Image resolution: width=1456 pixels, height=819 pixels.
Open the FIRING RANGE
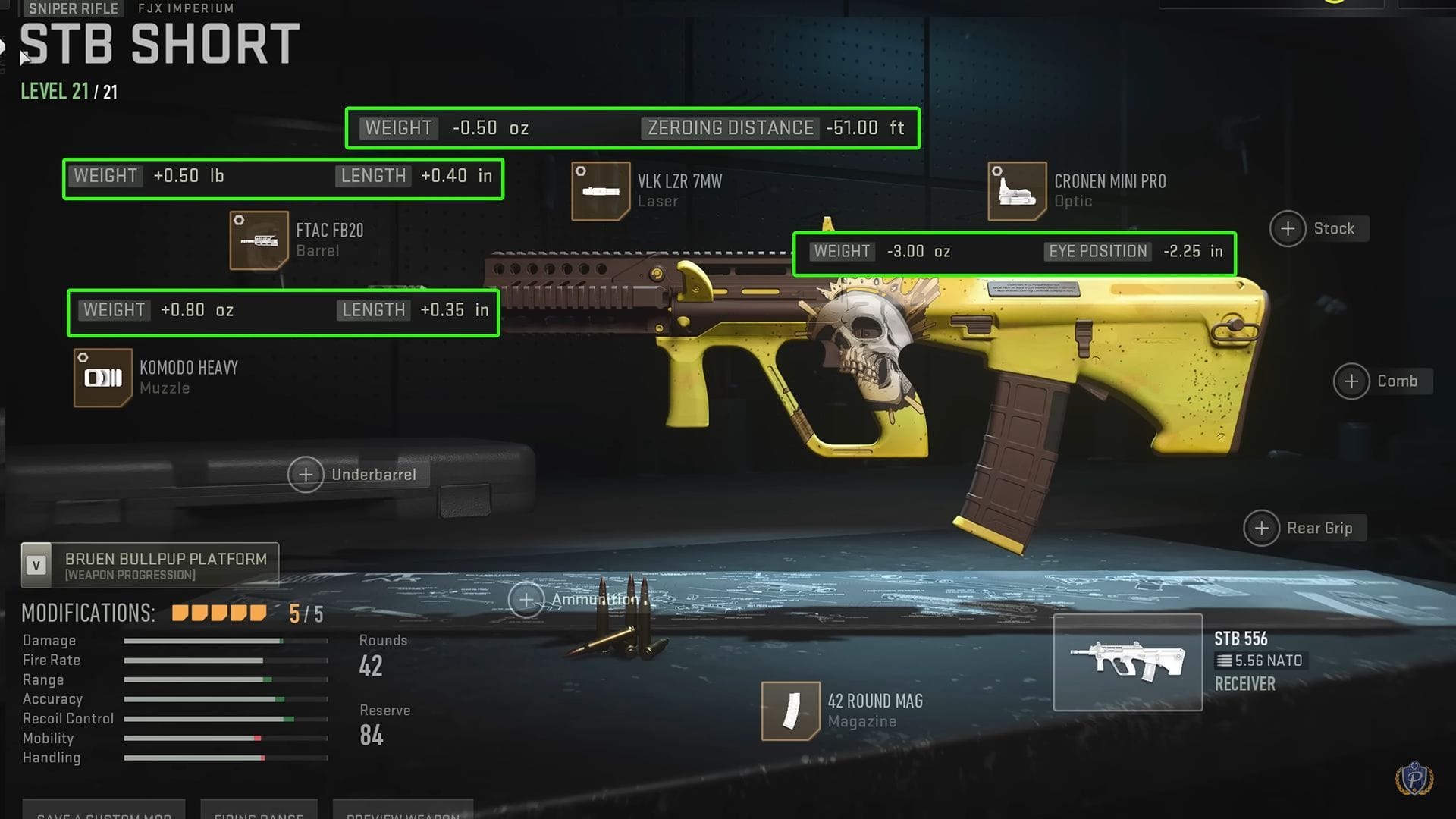pyautogui.click(x=259, y=814)
